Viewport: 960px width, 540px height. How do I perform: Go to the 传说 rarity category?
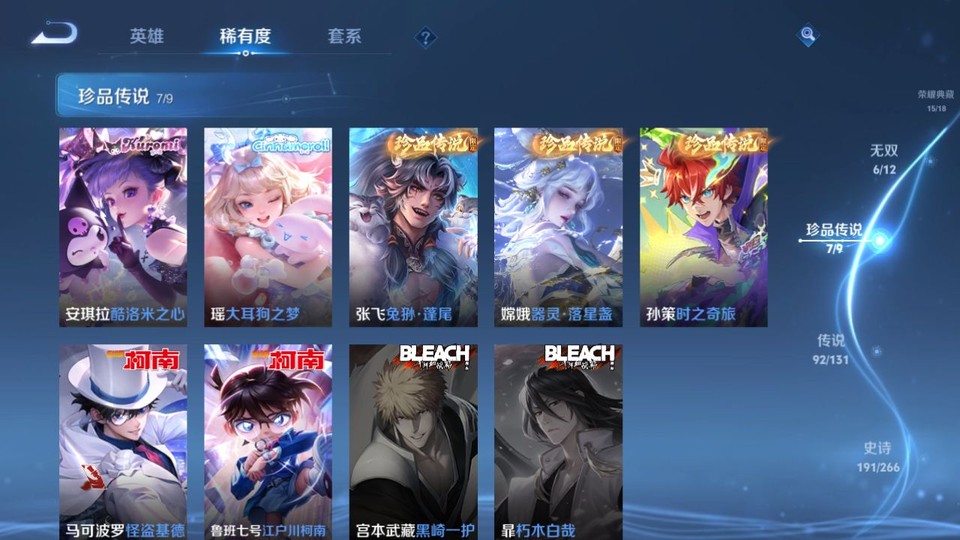pyautogui.click(x=831, y=347)
